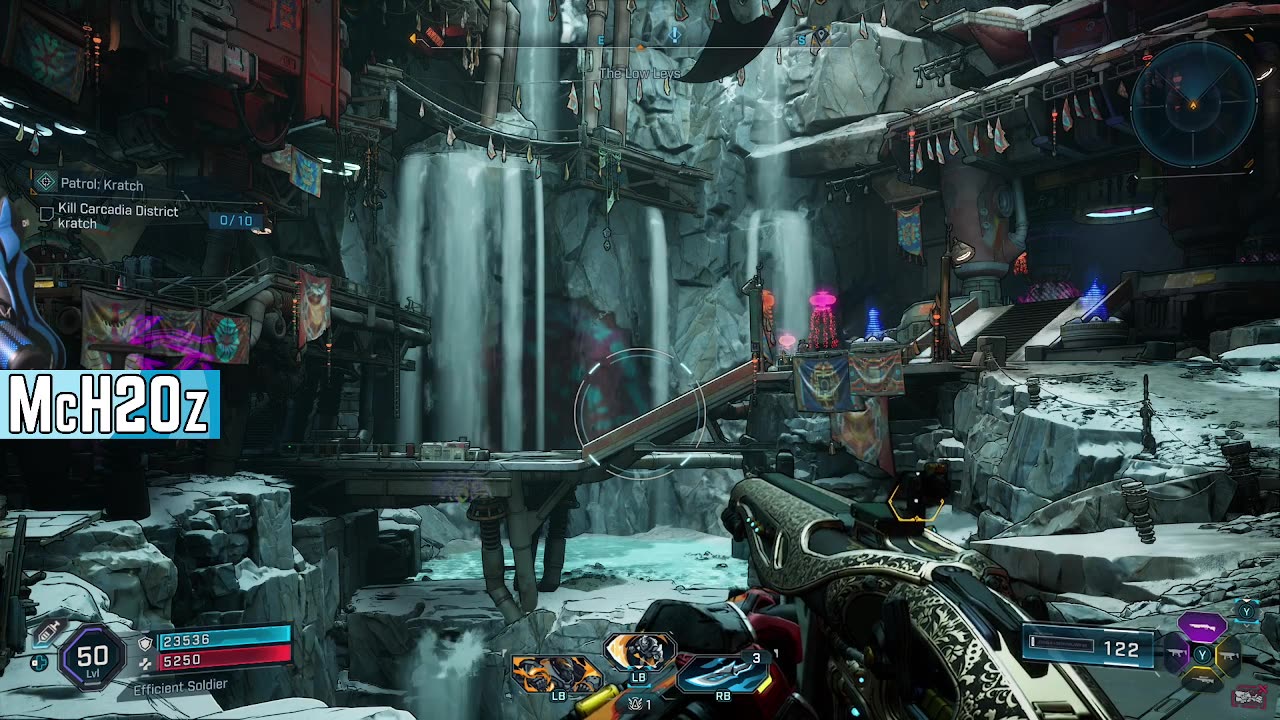Select the Patrol: Kratch mission tracker
Screen dimensions: 1280x720
pyautogui.click(x=101, y=184)
